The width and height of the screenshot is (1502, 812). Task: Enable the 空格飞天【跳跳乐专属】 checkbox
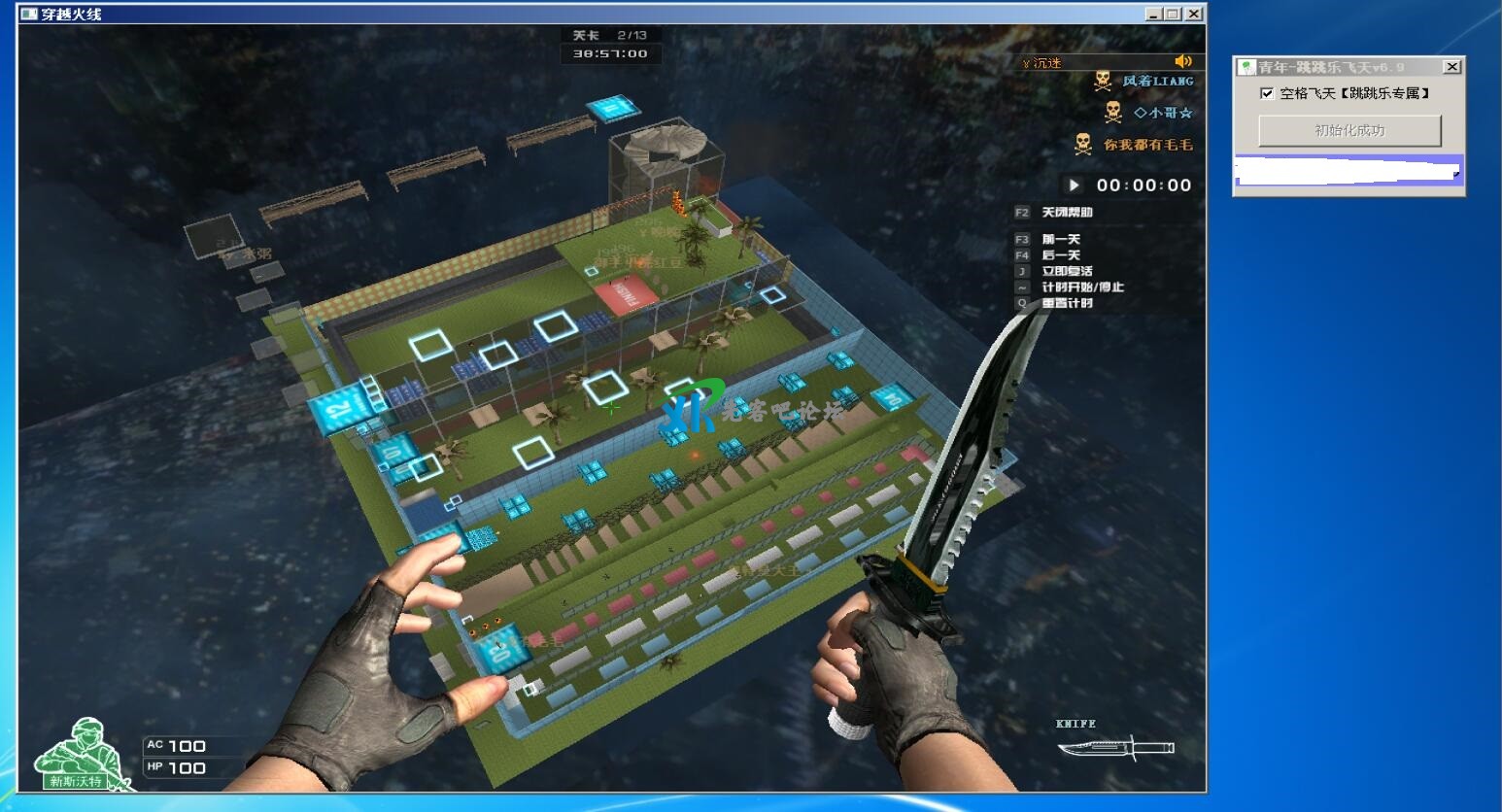pos(1266,93)
